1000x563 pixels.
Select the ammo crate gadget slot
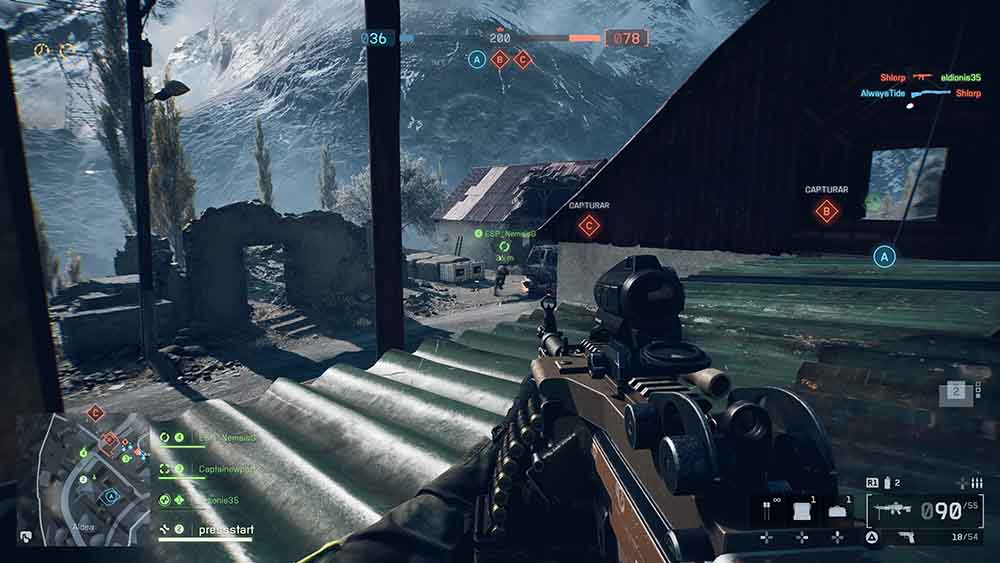tap(837, 511)
